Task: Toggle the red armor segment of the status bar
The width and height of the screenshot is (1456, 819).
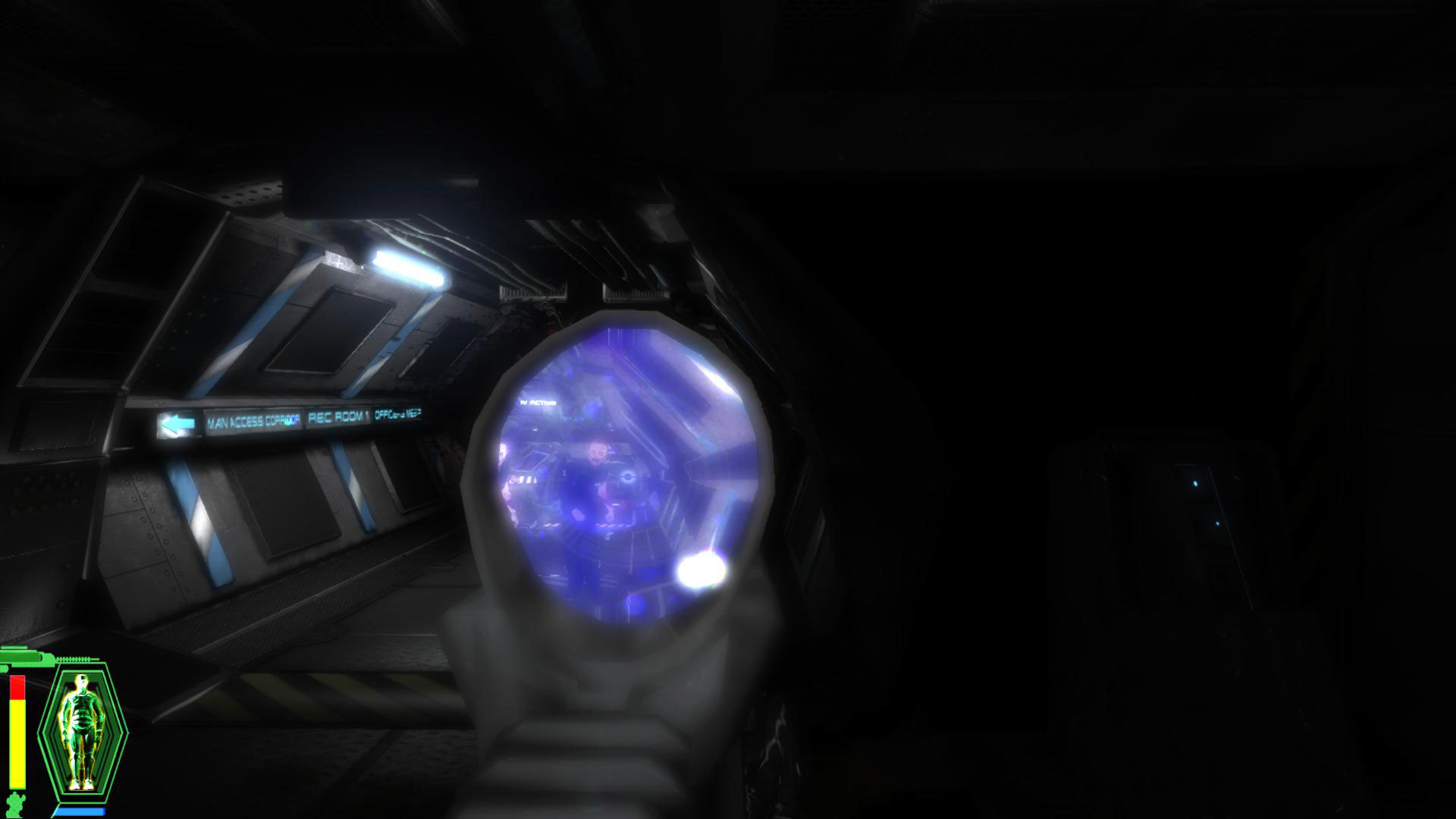Action: (x=17, y=686)
